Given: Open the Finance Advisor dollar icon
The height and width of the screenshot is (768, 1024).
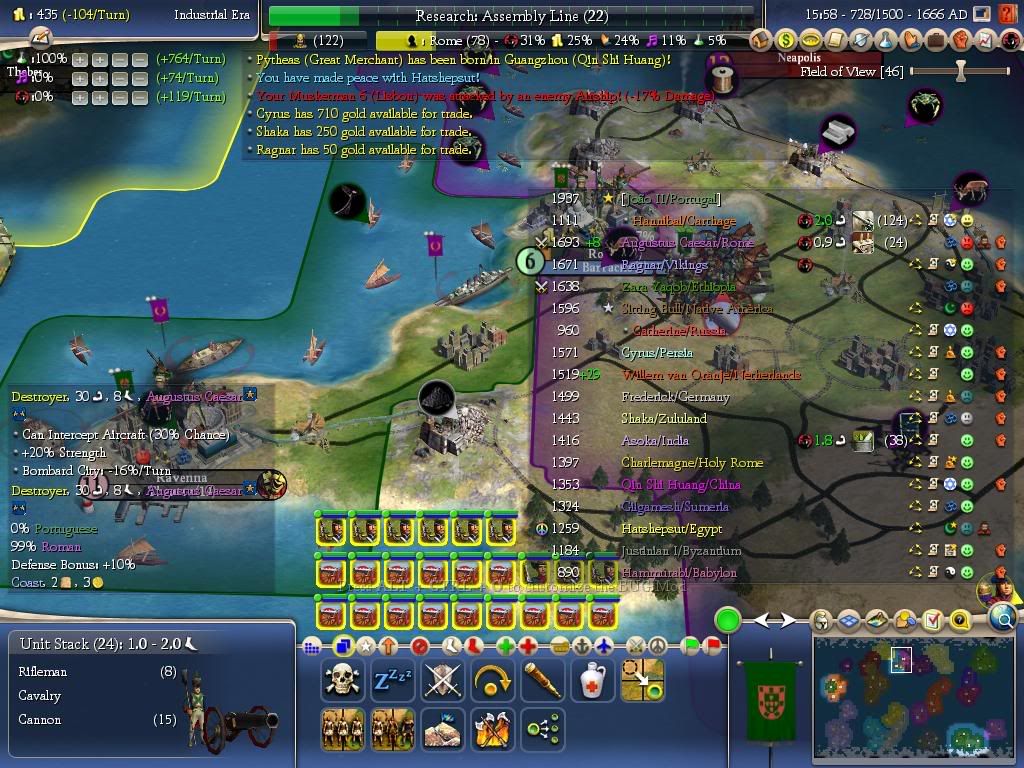Looking at the screenshot, I should pos(786,40).
